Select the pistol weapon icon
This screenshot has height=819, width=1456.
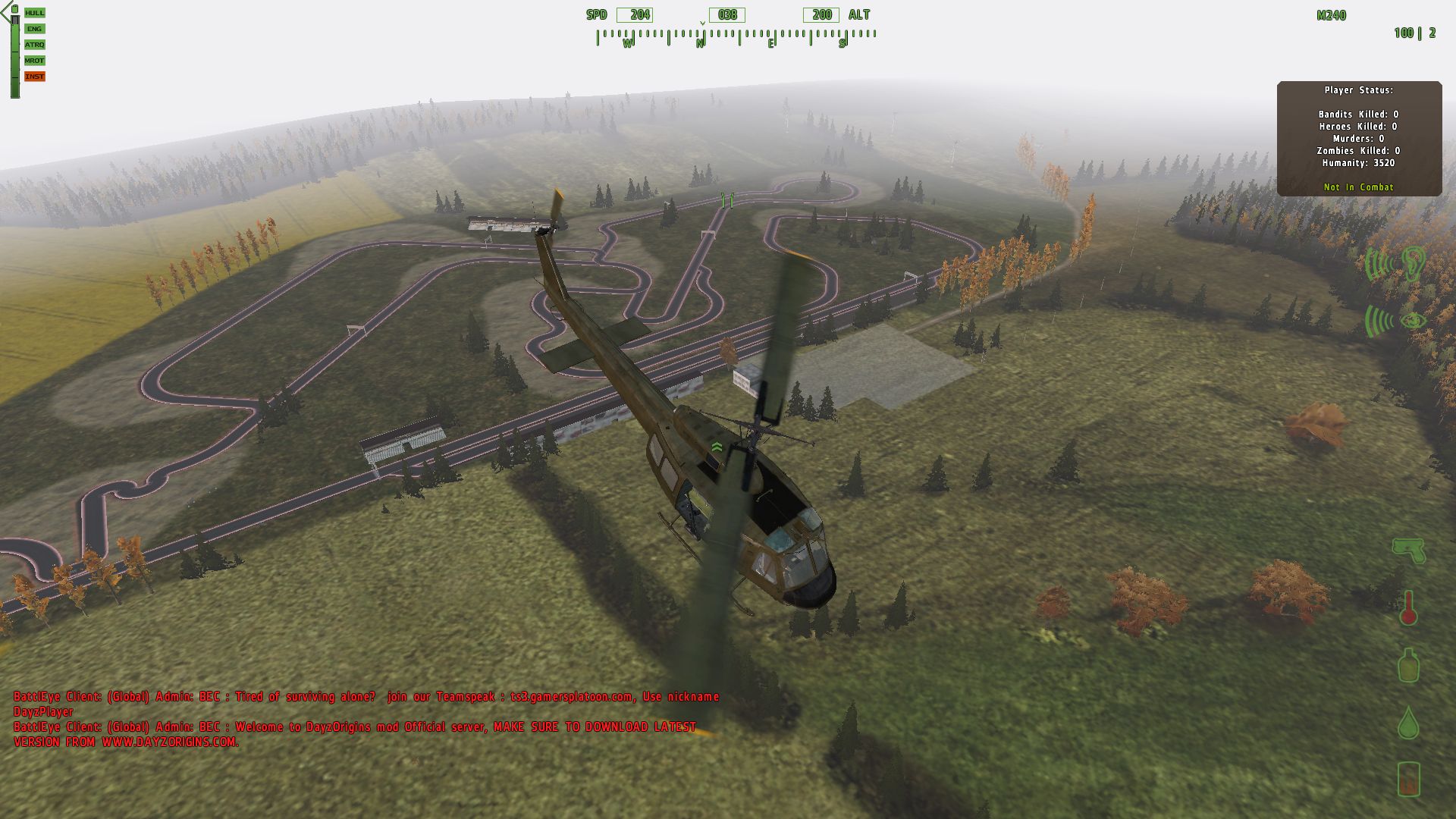pos(1408,550)
